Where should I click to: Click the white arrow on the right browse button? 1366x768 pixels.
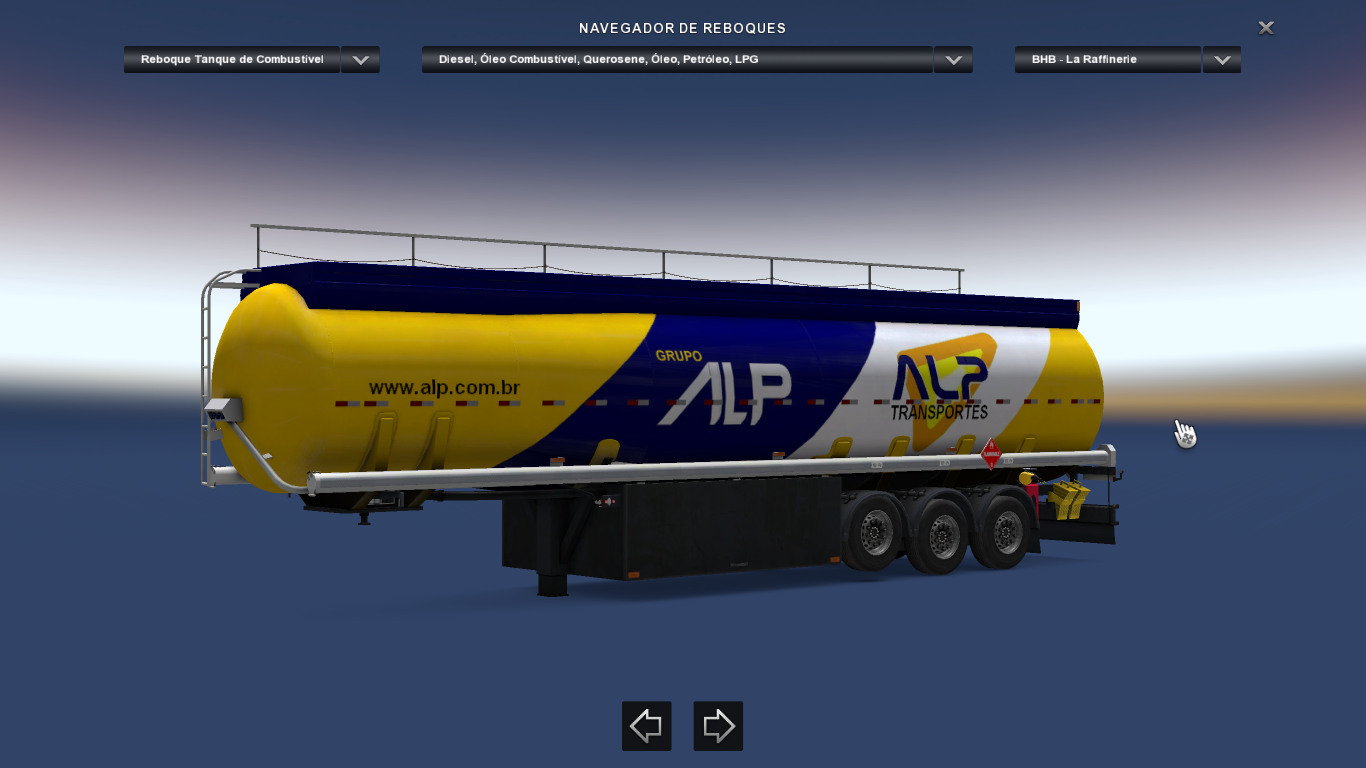[x=718, y=726]
